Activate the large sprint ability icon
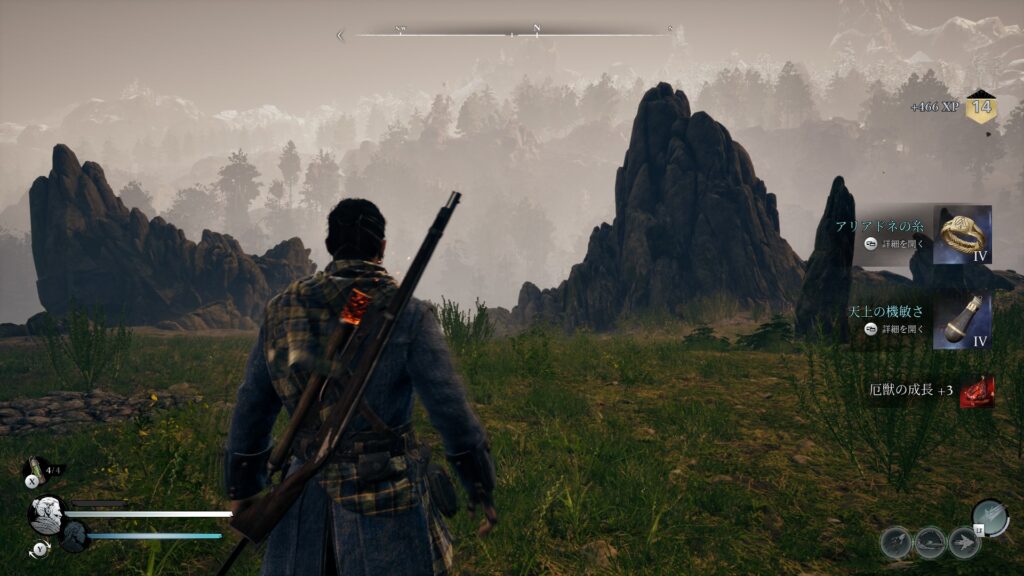Viewport: 1024px width, 576px height. click(989, 516)
